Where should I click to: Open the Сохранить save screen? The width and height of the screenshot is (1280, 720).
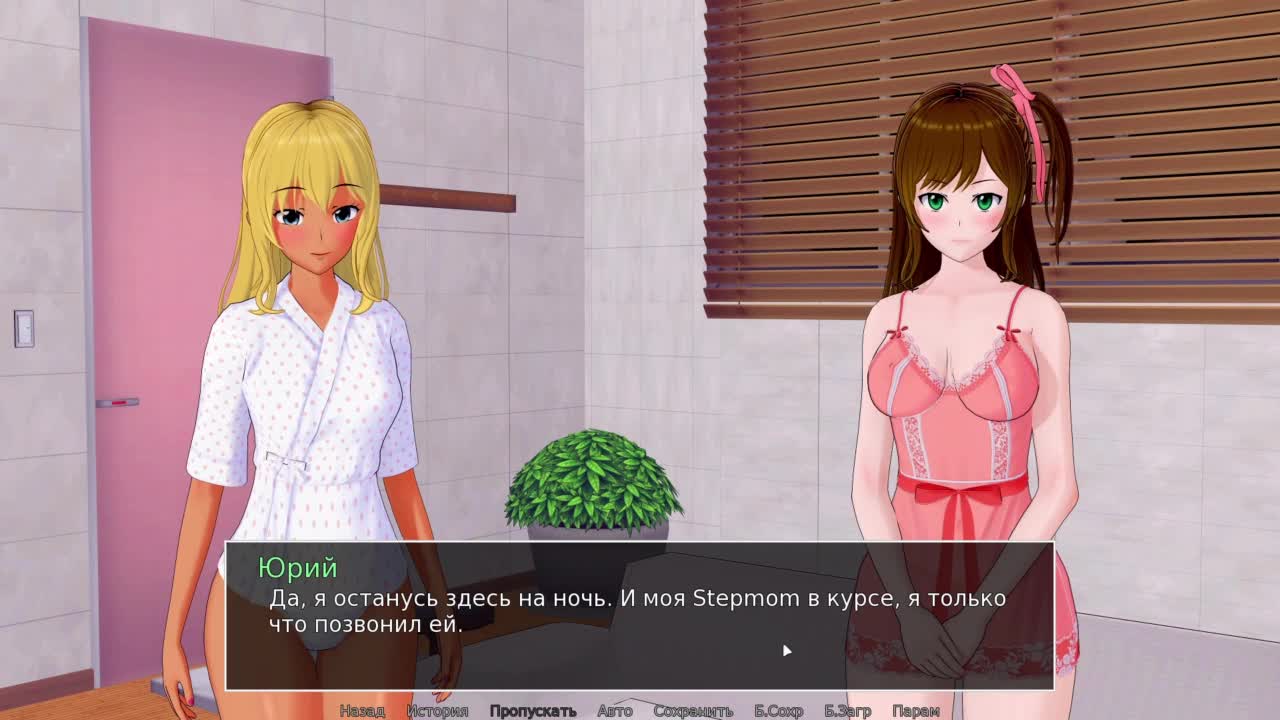pos(693,711)
